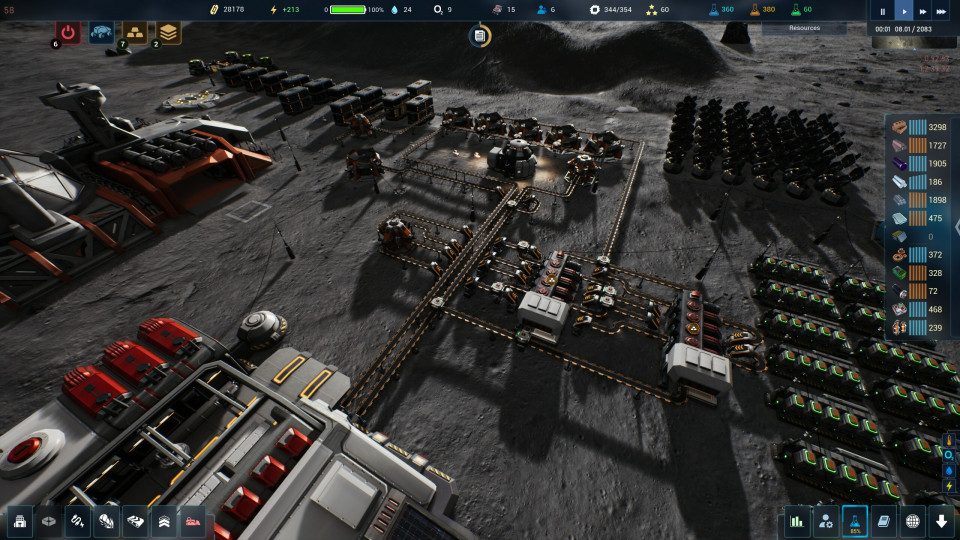
Task: Open the encyclopedia book
Action: [x=884, y=521]
